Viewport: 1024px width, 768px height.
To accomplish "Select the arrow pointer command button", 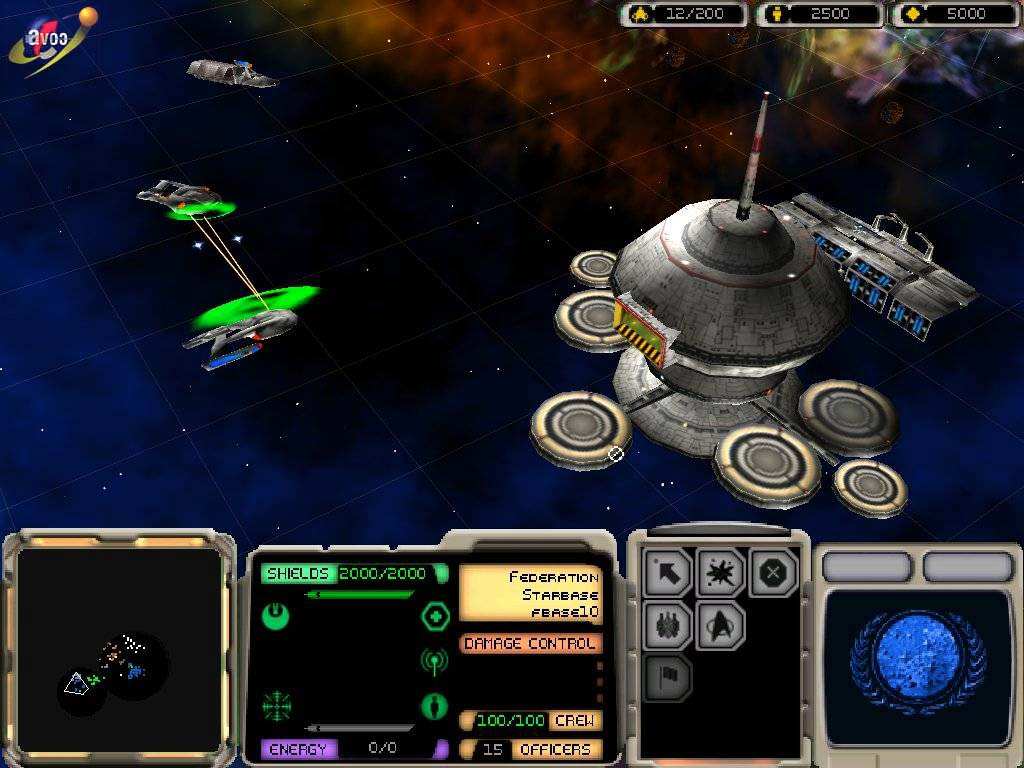I will (668, 574).
